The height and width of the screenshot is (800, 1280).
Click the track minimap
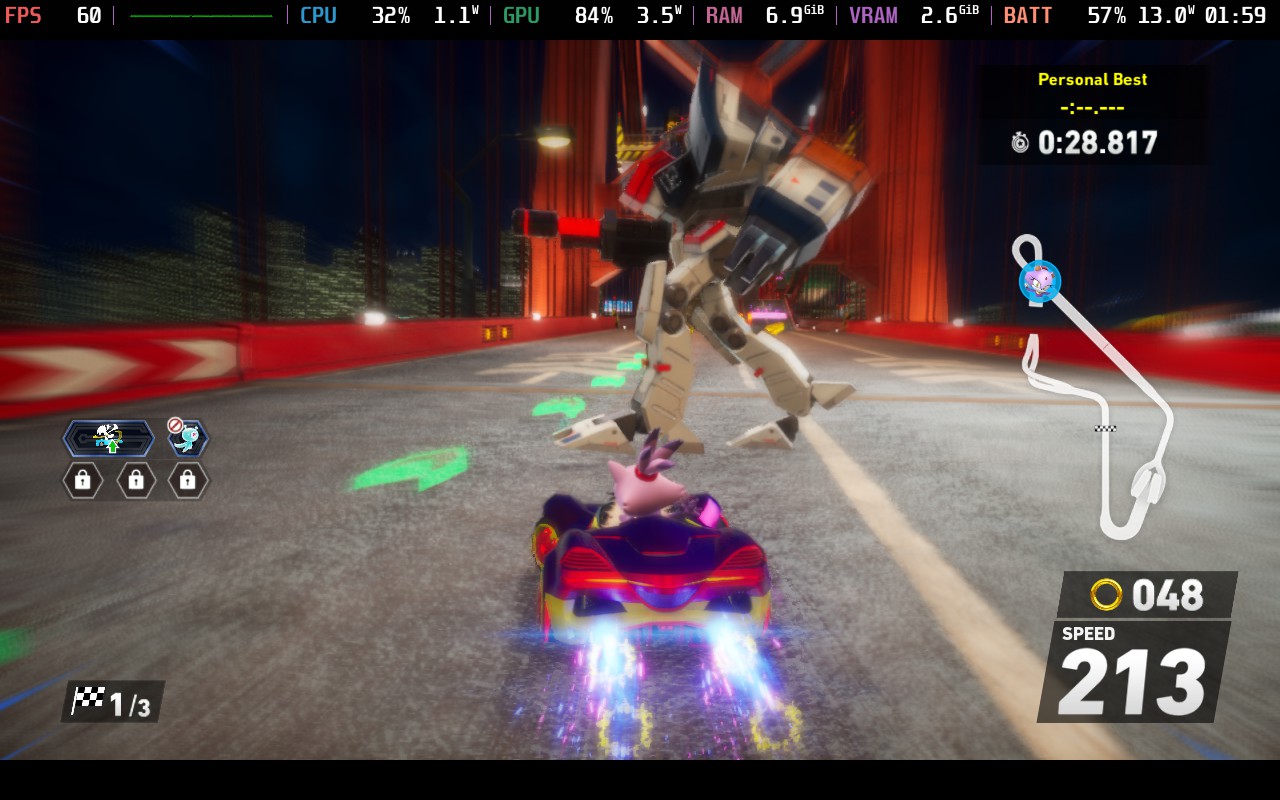click(1098, 400)
